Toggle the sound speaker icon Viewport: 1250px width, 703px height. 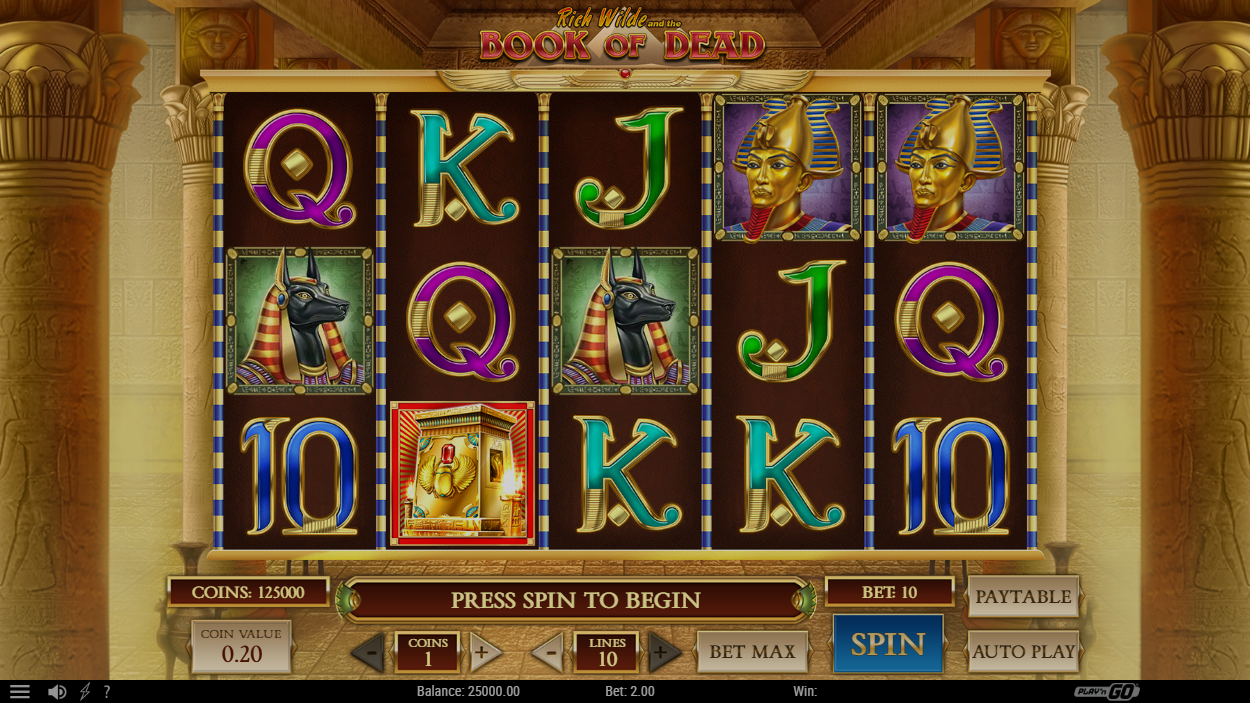click(x=57, y=692)
